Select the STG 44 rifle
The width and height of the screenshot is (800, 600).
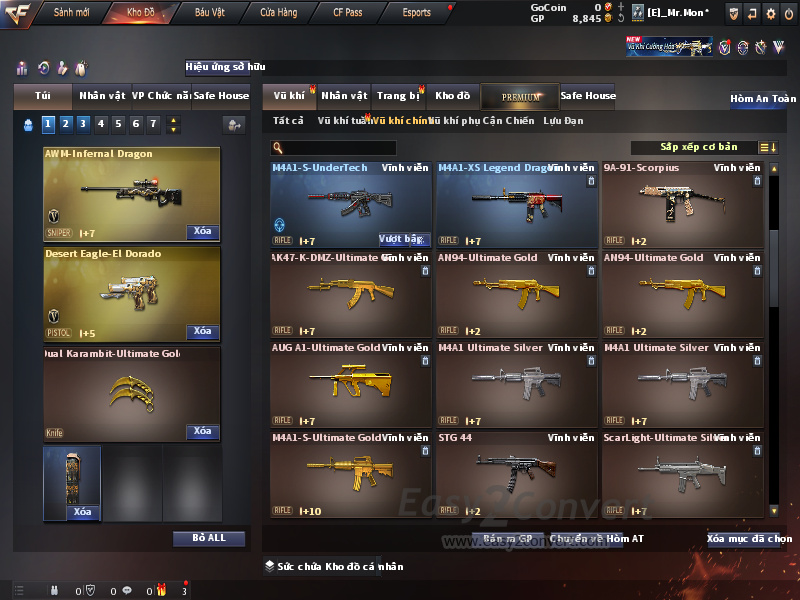(x=516, y=475)
